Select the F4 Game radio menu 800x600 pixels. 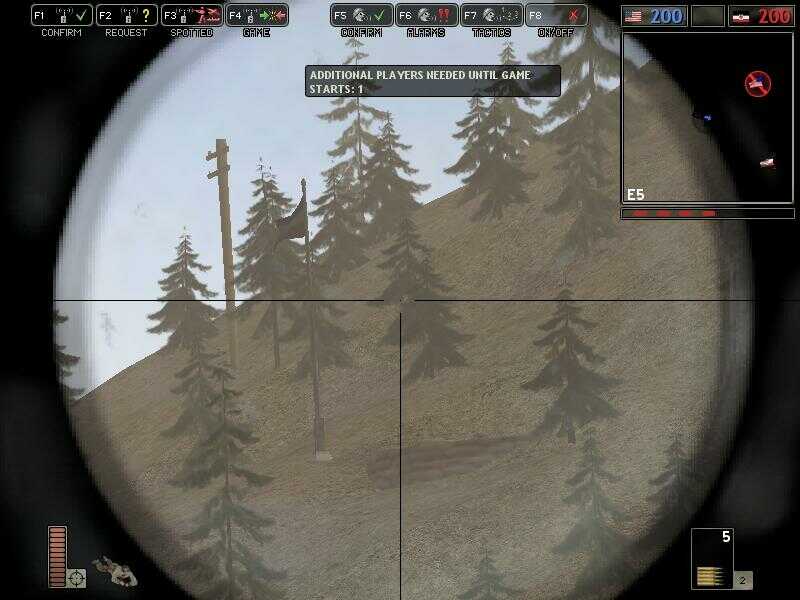(x=256, y=16)
